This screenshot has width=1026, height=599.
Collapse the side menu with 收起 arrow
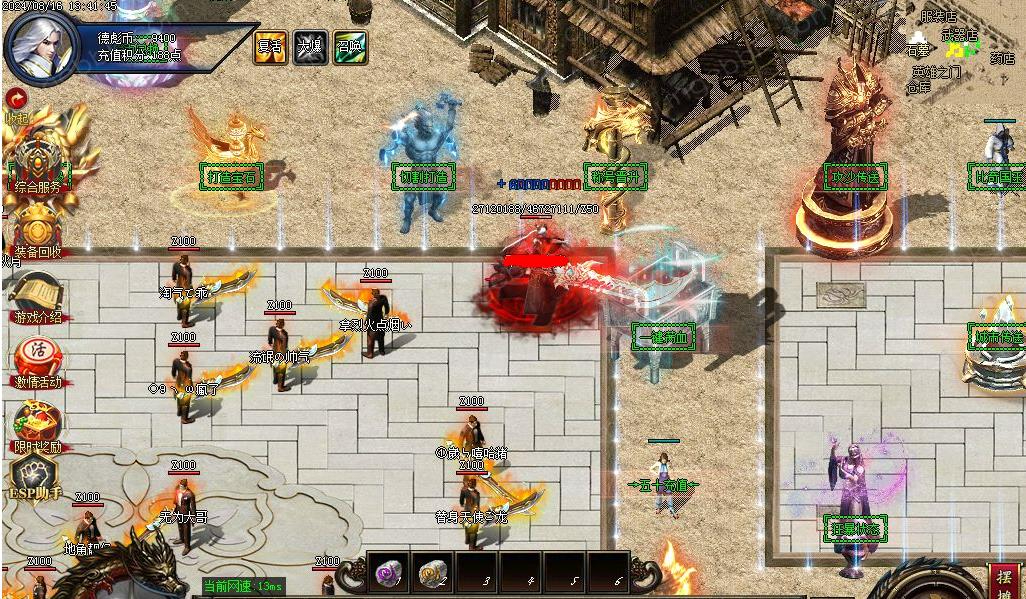15,98
